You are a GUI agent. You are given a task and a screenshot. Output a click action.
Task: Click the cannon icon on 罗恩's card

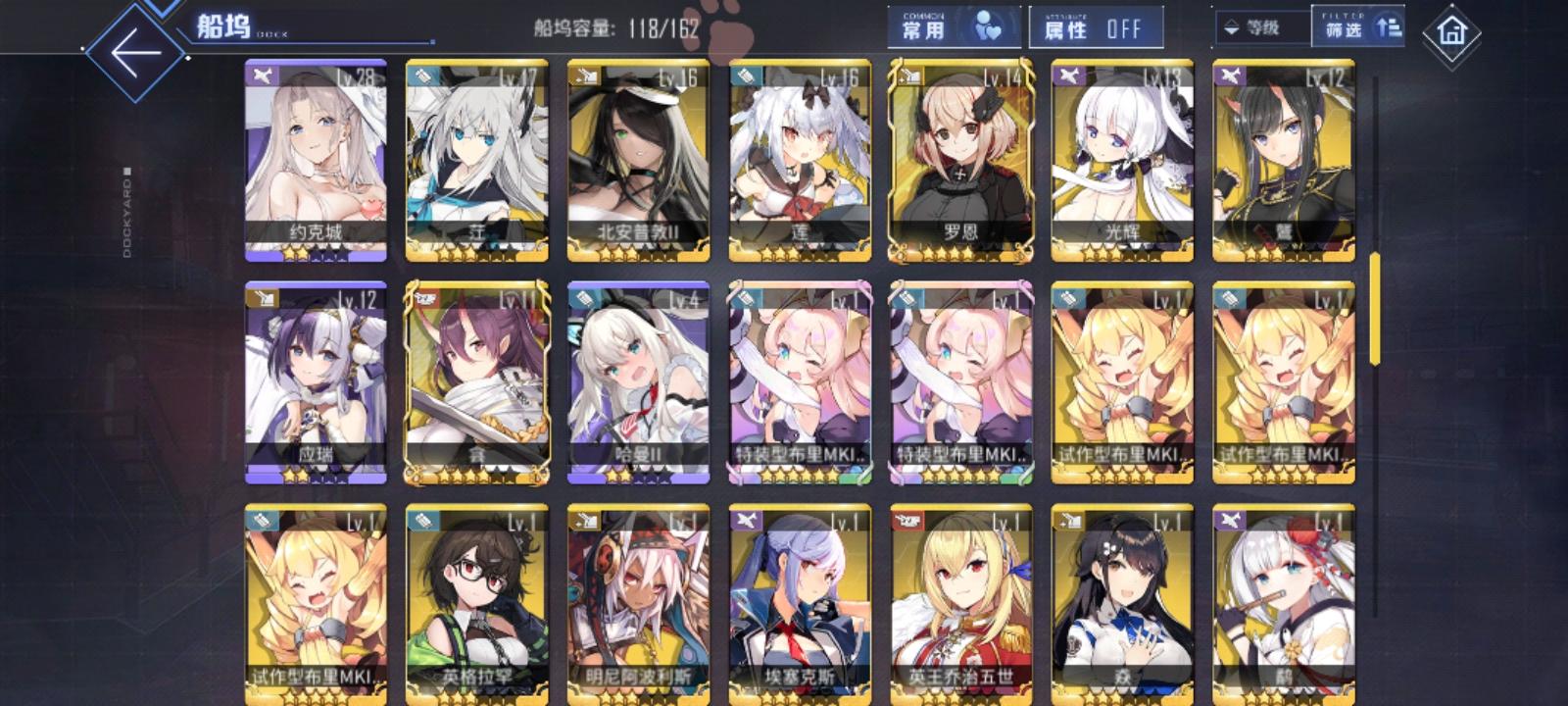907,75
